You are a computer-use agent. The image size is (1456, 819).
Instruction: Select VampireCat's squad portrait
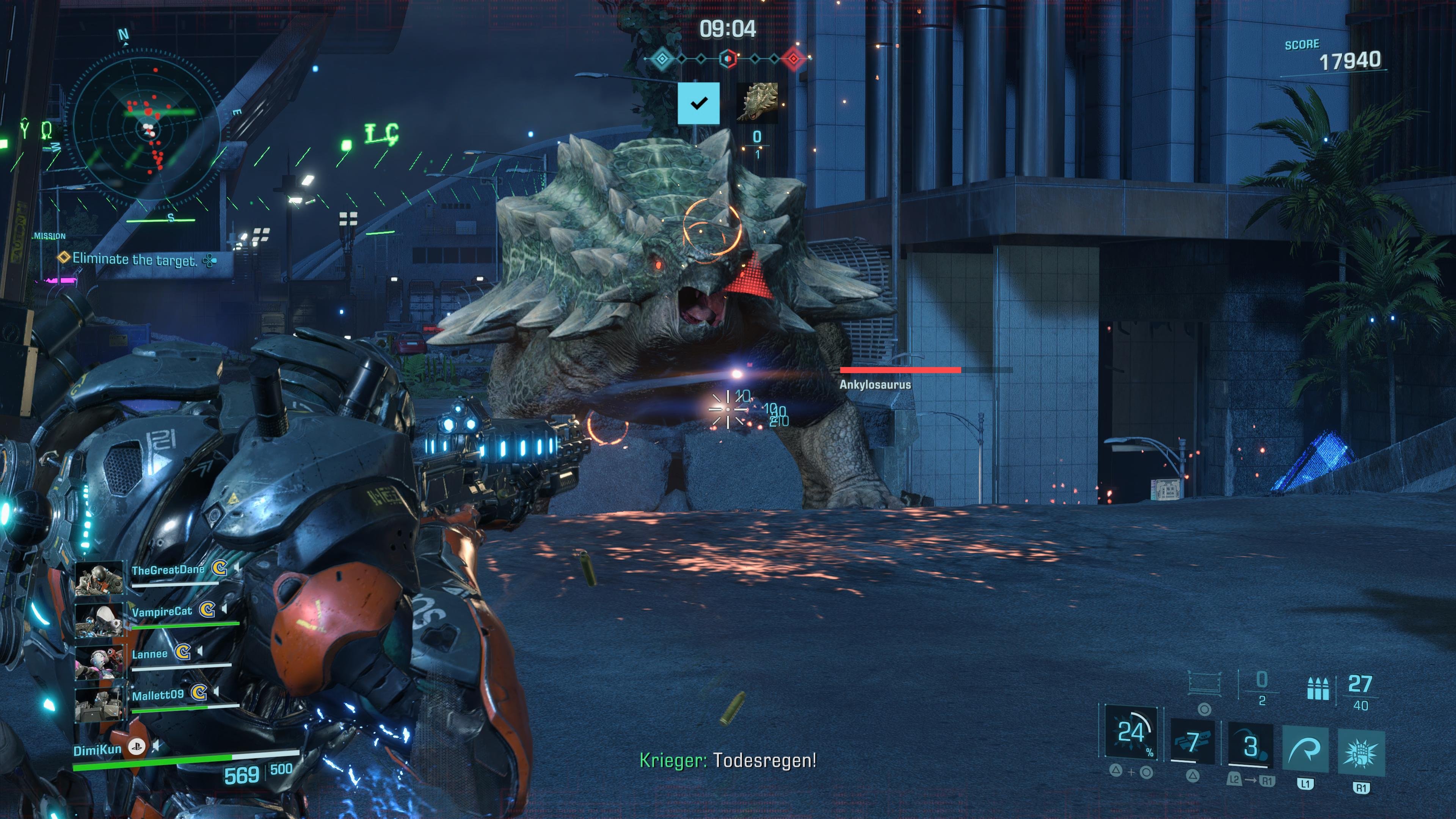coord(99,620)
